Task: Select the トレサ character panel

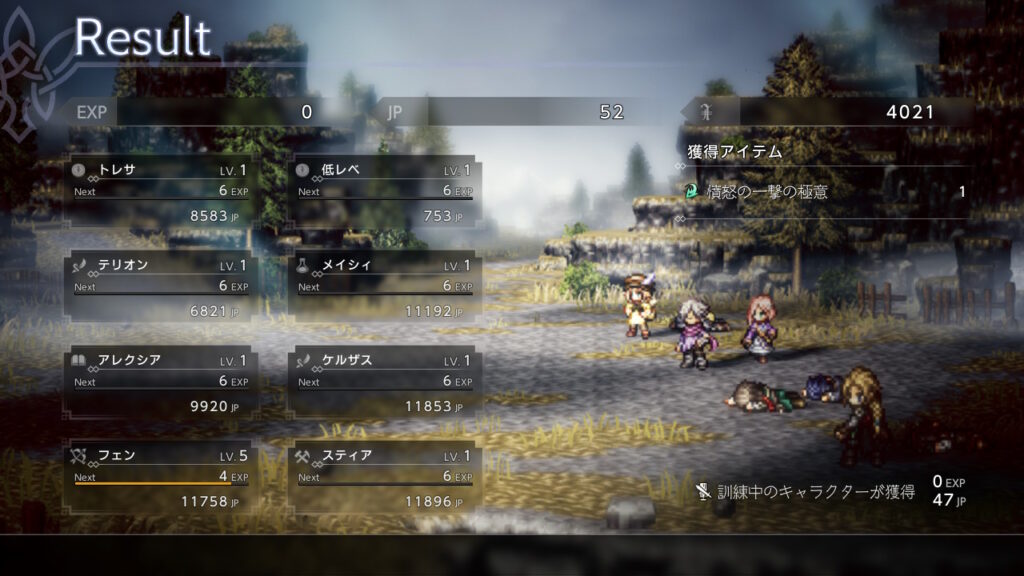Action: [x=159, y=191]
